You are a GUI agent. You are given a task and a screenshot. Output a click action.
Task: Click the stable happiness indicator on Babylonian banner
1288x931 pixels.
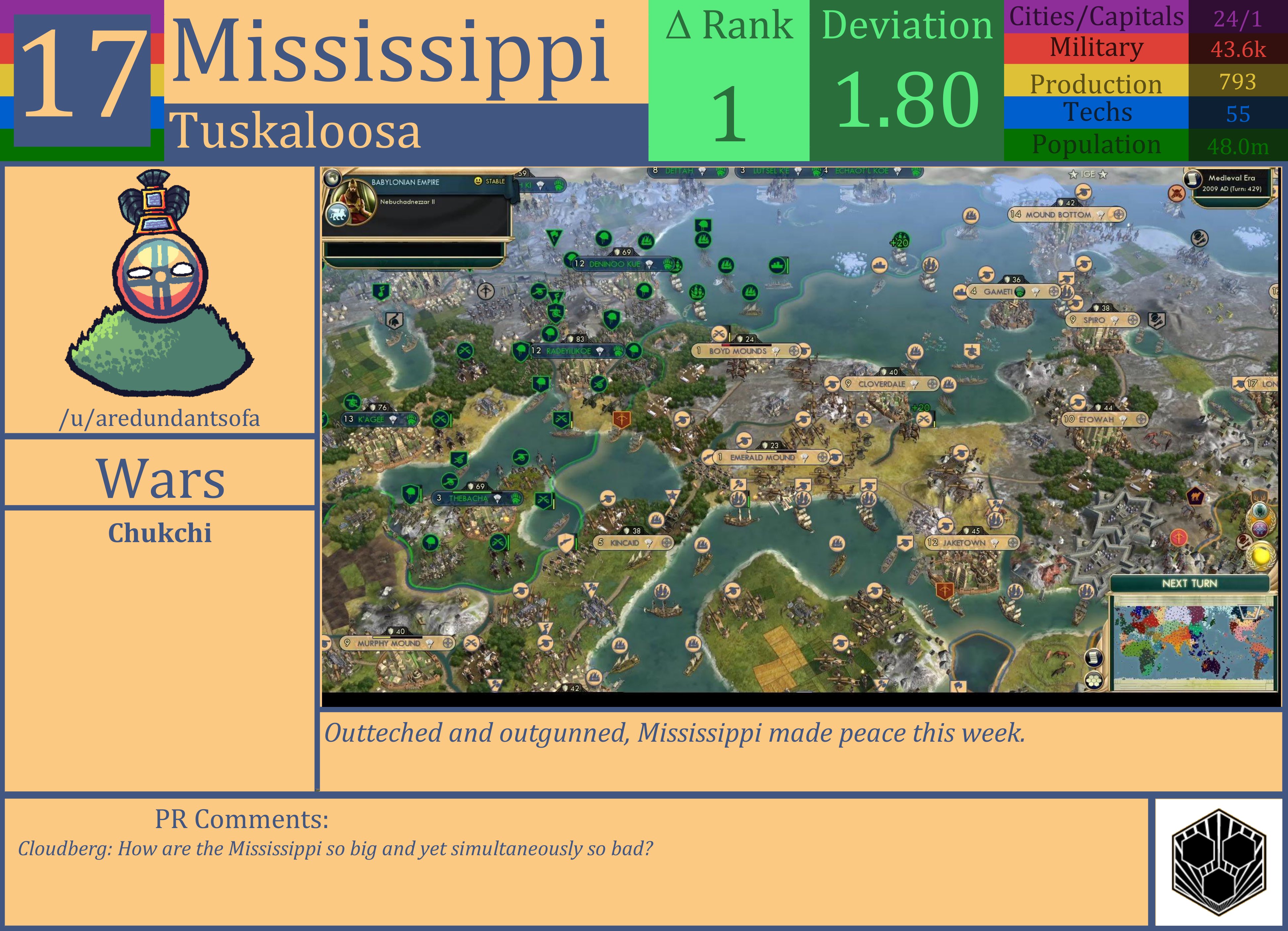tap(479, 181)
